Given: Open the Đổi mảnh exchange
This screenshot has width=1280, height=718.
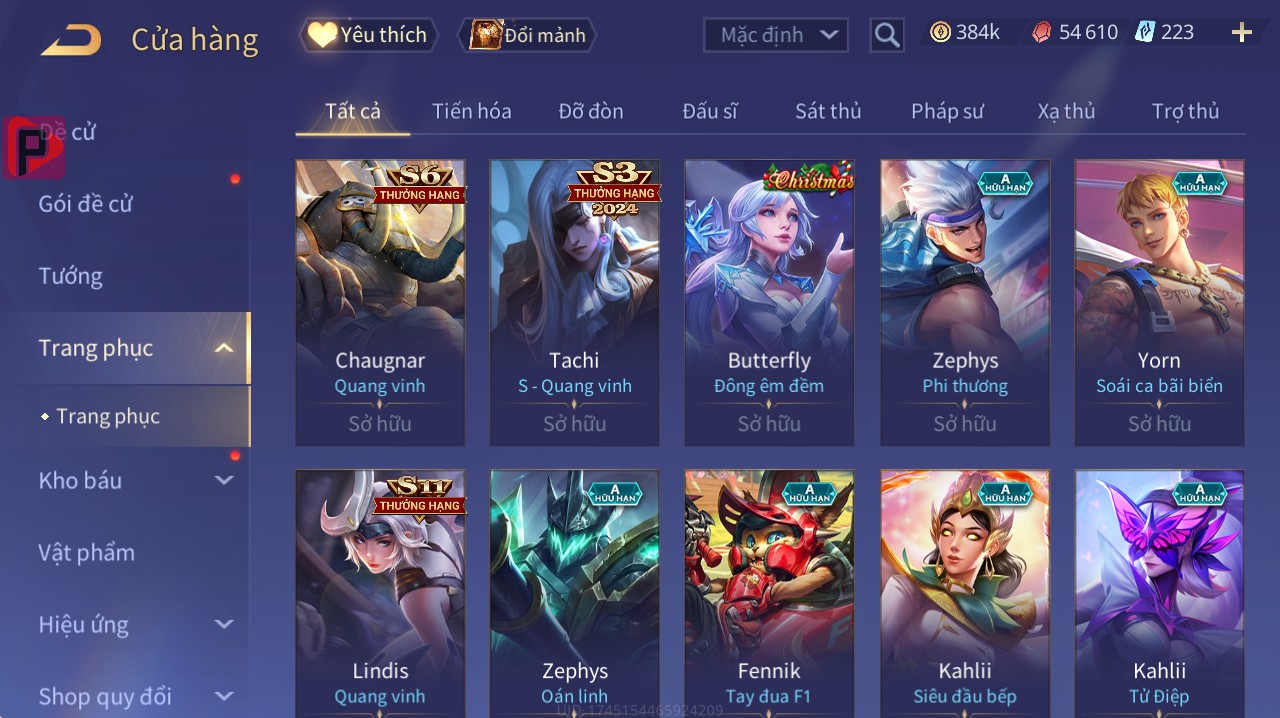Looking at the screenshot, I should tap(528, 35).
